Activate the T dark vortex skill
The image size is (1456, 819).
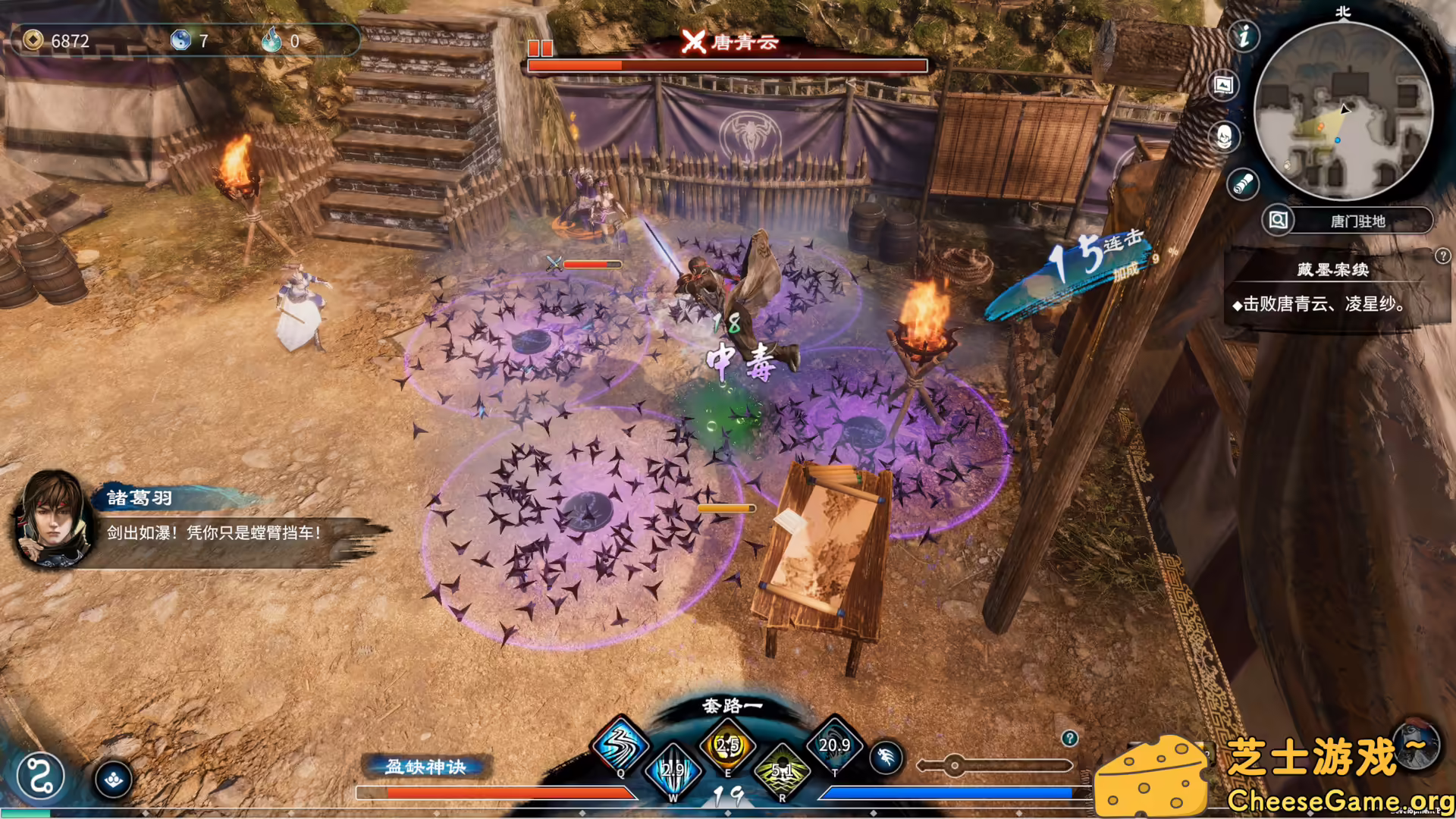[834, 745]
